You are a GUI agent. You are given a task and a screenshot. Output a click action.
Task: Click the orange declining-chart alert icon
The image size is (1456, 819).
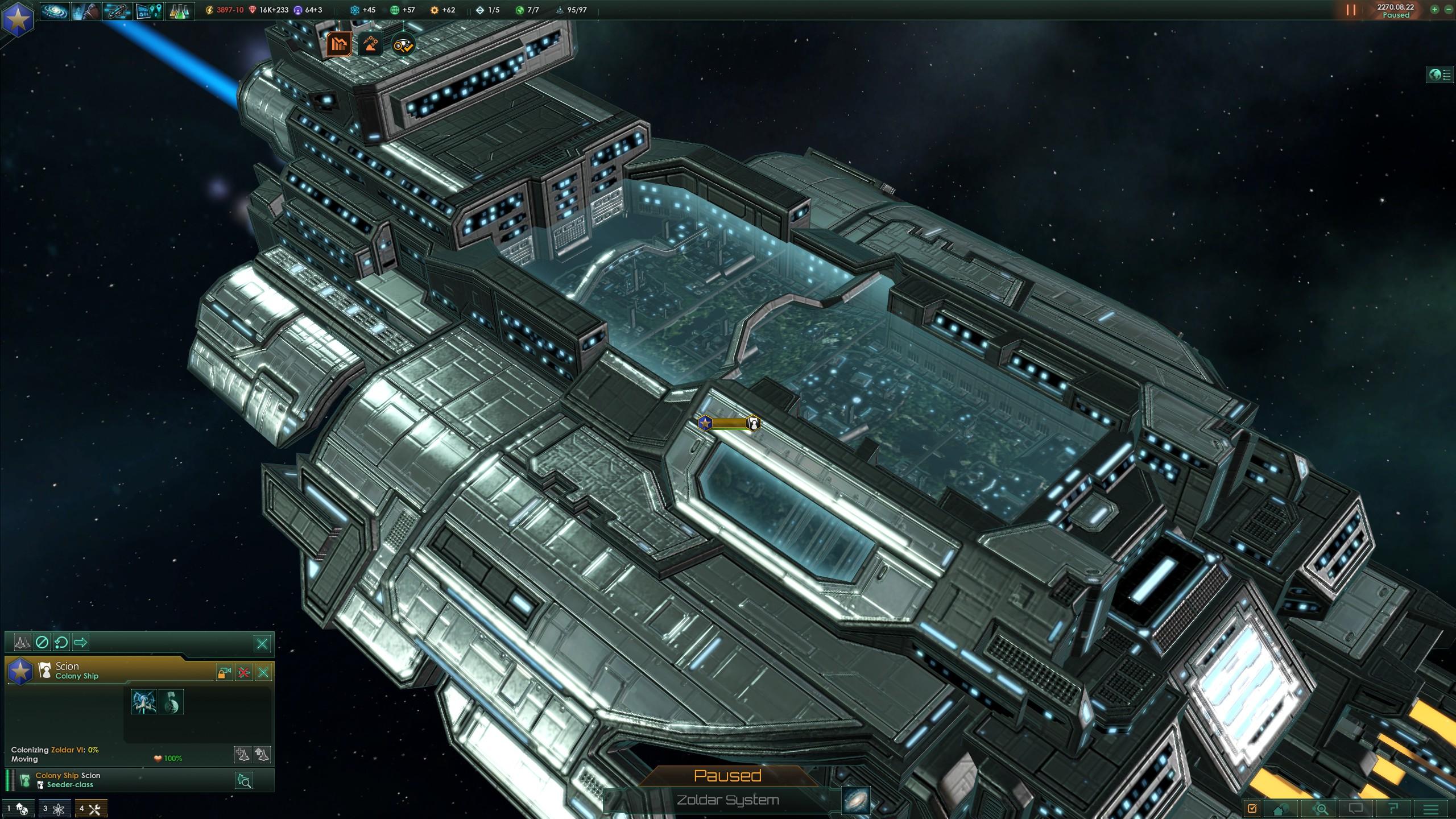[339, 44]
